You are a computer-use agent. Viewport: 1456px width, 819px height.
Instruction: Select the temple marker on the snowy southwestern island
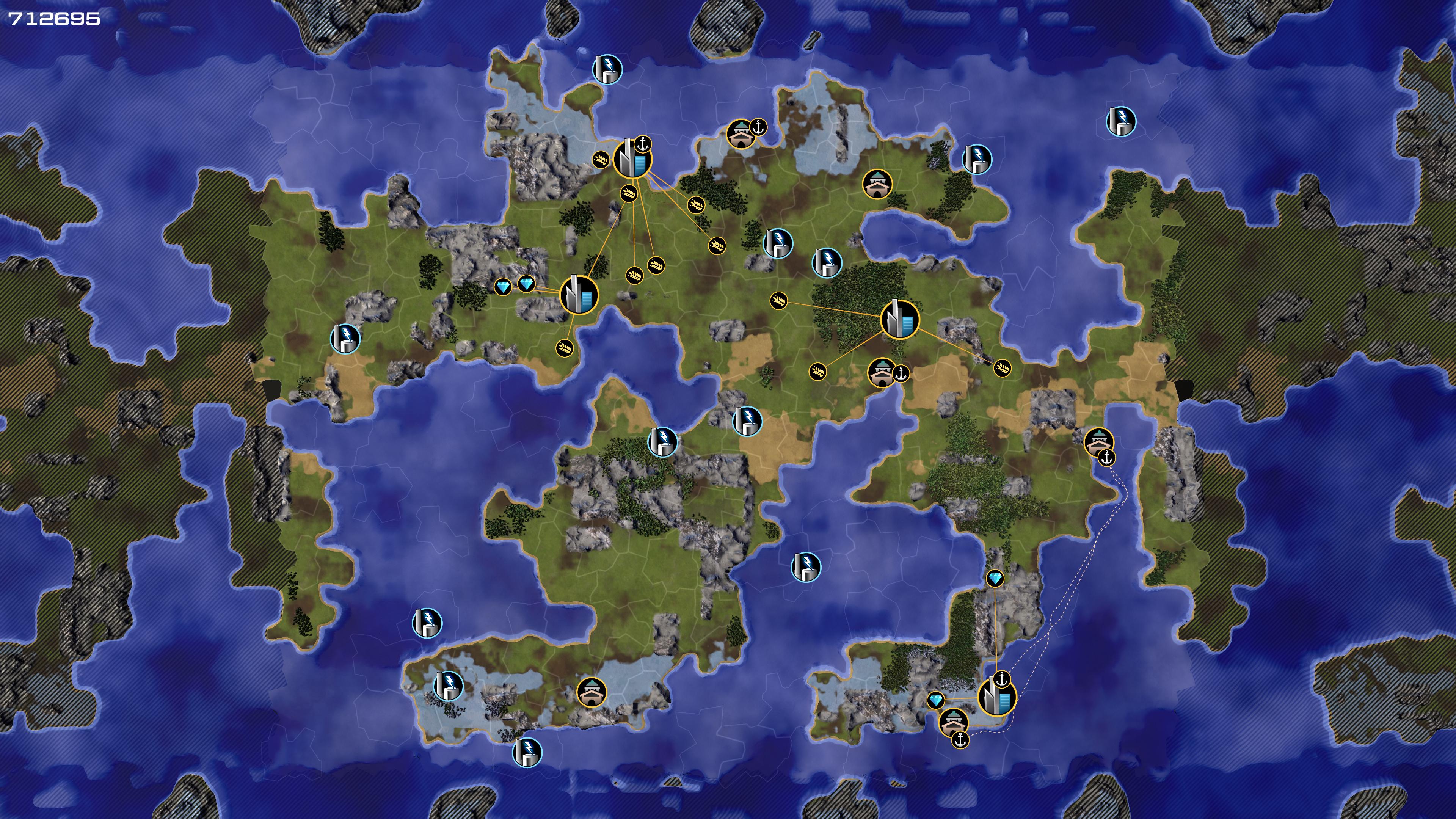[591, 692]
